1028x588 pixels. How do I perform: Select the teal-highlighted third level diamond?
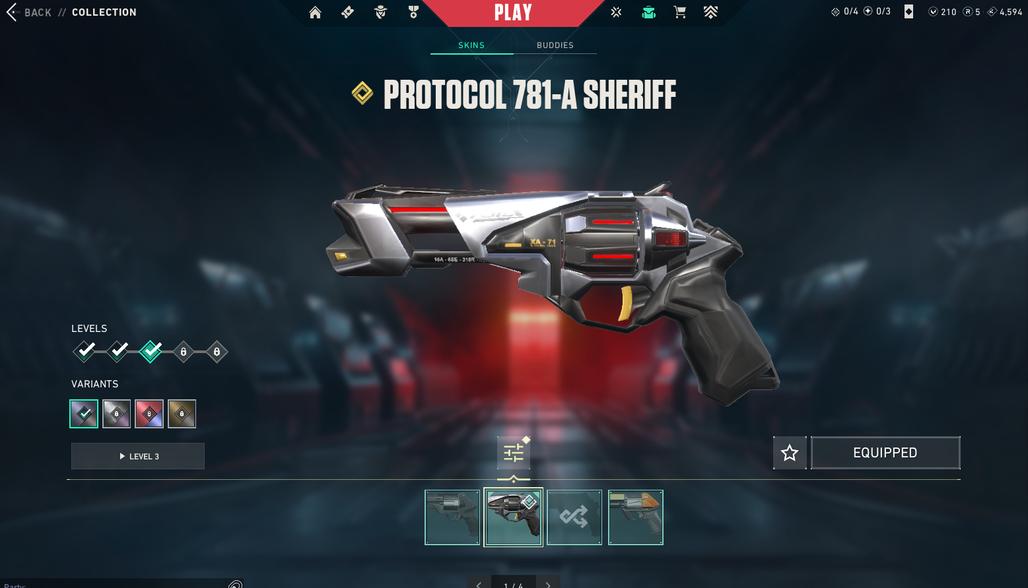tap(151, 351)
